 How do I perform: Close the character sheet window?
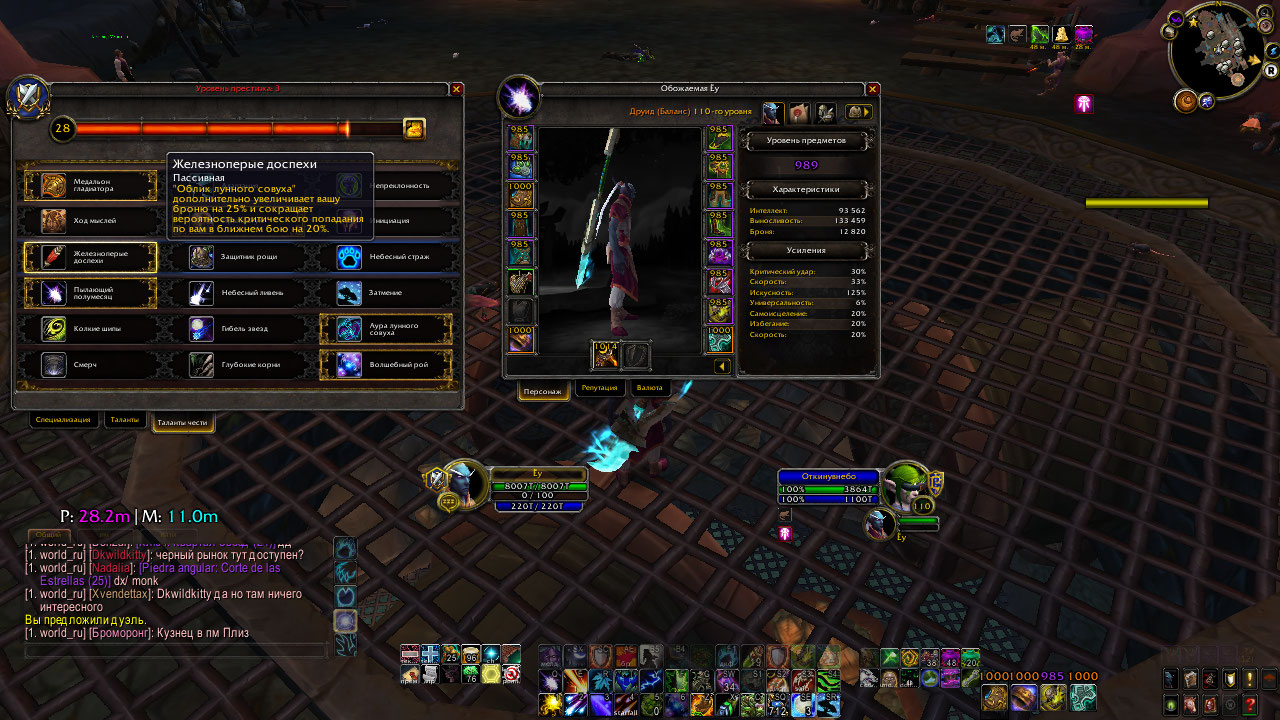click(873, 89)
